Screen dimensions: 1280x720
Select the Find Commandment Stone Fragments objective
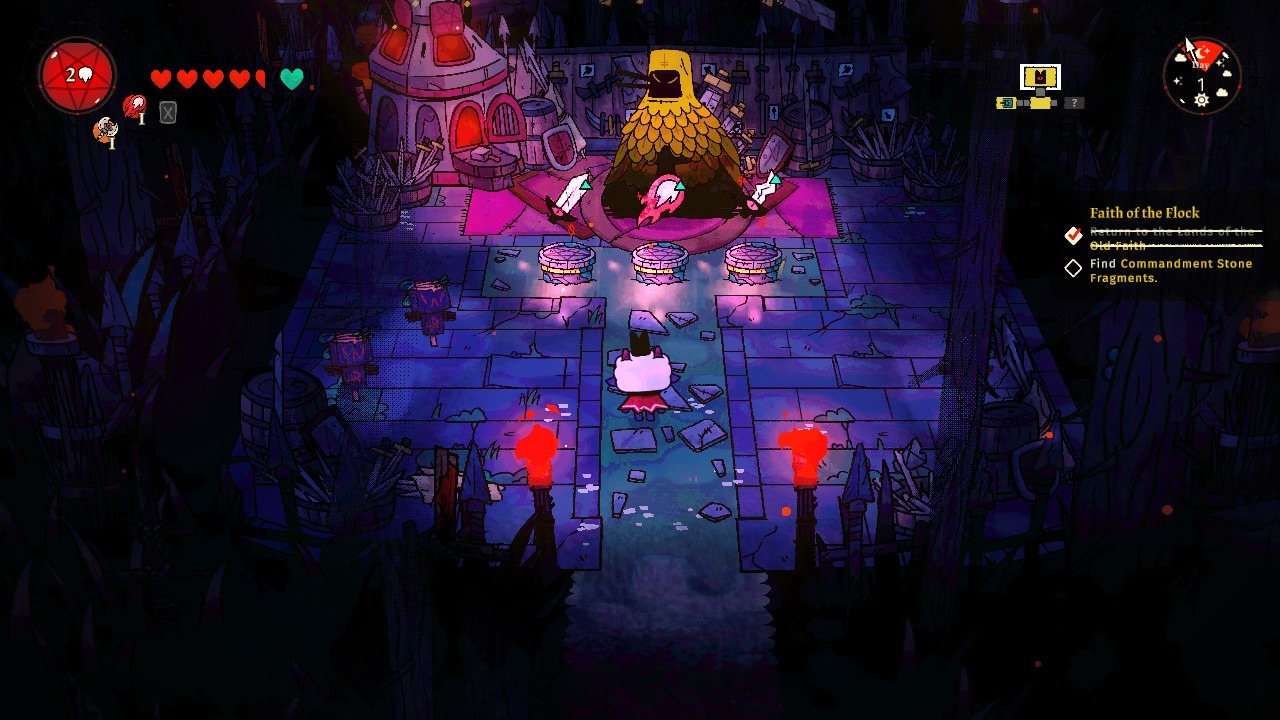click(1170, 270)
